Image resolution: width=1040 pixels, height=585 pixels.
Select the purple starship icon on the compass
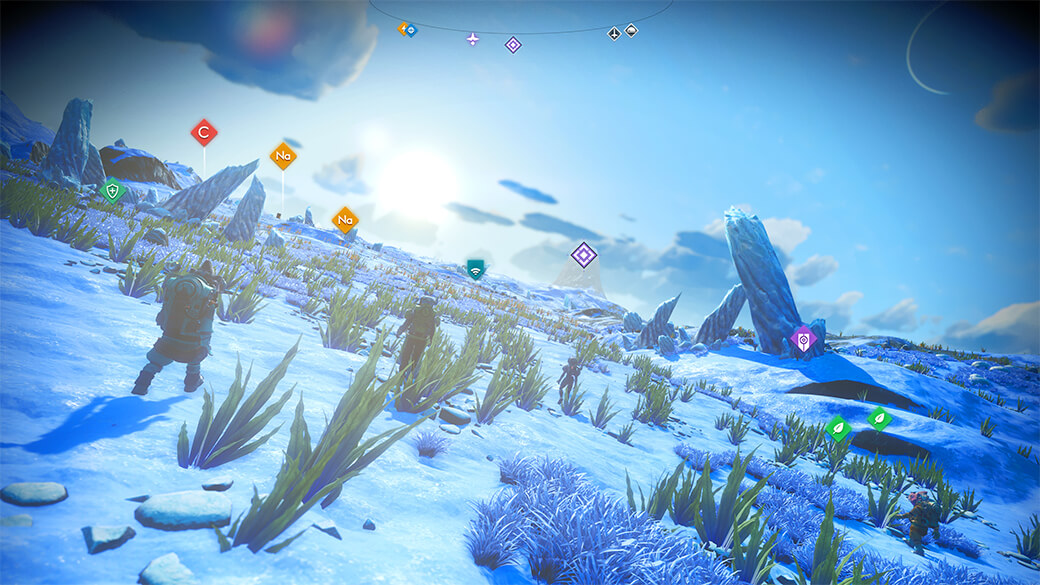point(473,39)
